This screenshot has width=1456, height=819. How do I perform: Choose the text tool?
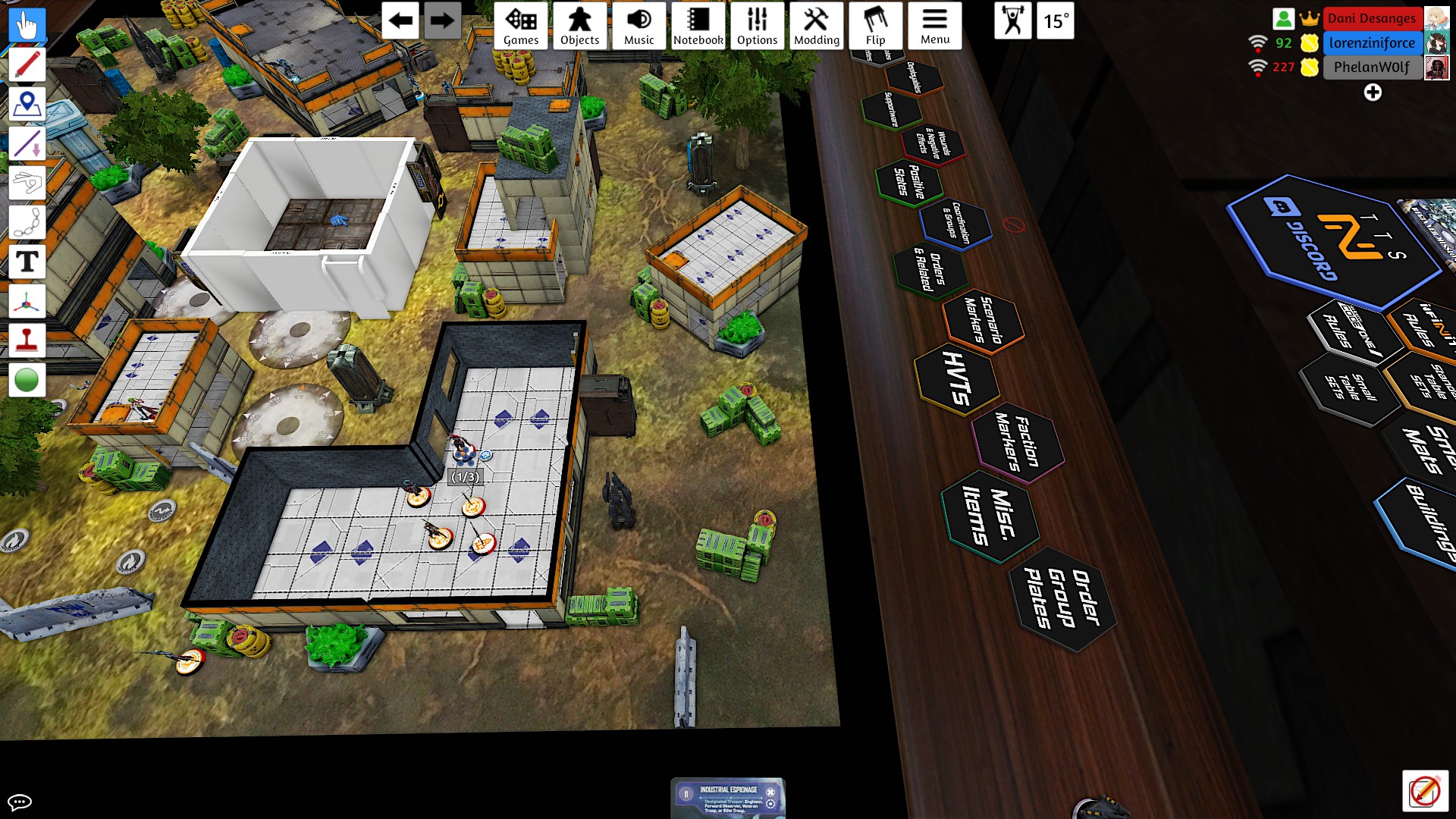coord(27,262)
